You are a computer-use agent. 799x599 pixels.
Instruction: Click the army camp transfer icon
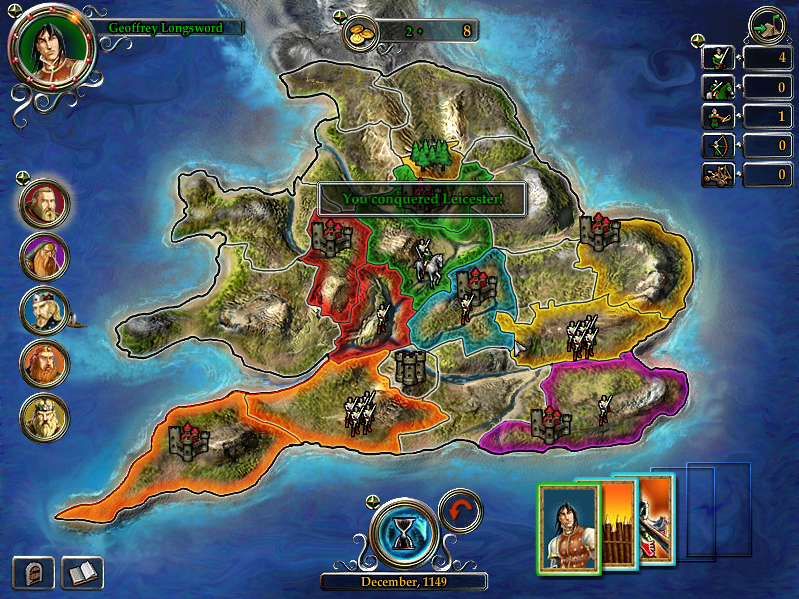click(767, 24)
